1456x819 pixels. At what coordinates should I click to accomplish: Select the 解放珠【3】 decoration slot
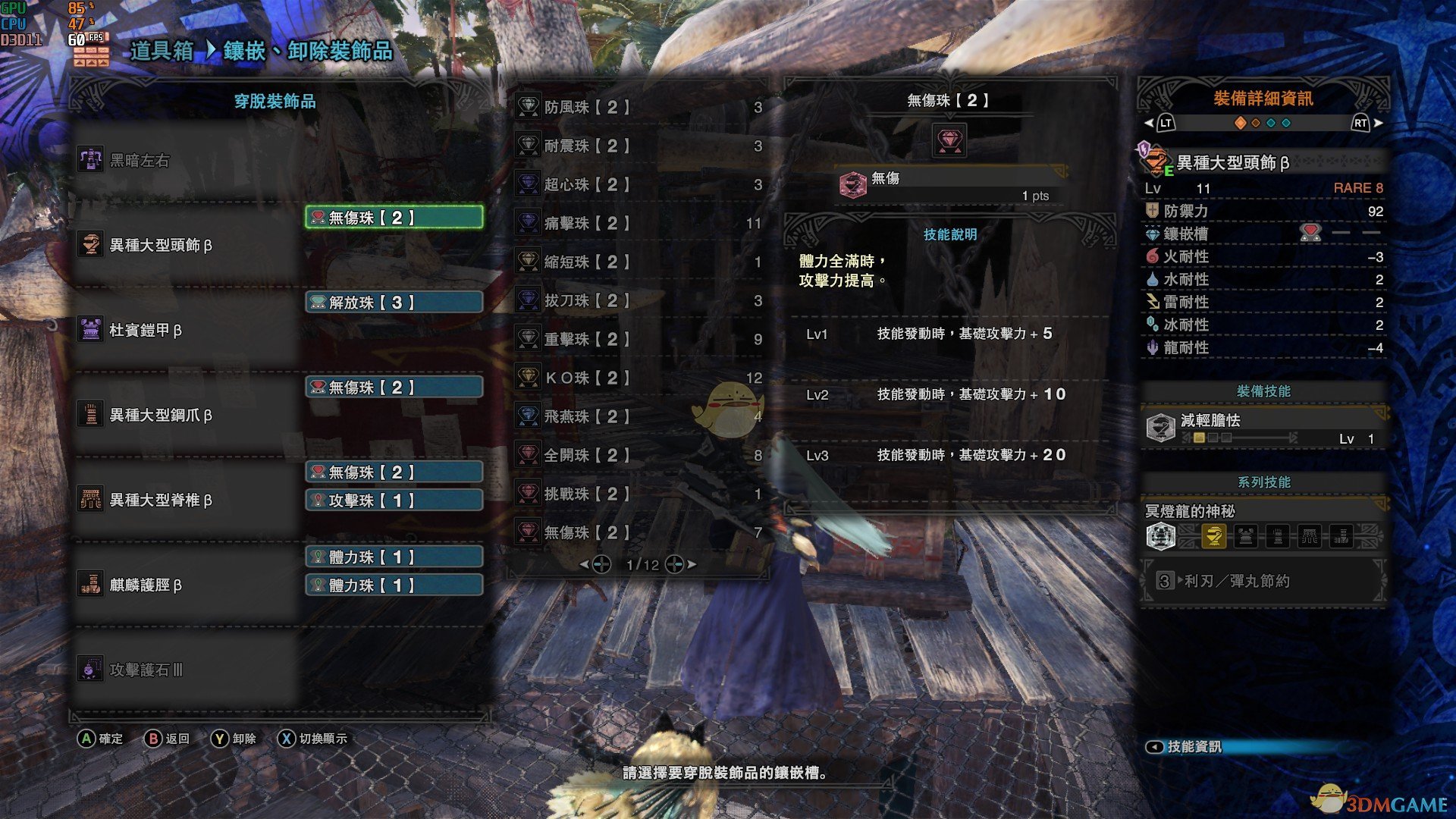click(x=394, y=303)
